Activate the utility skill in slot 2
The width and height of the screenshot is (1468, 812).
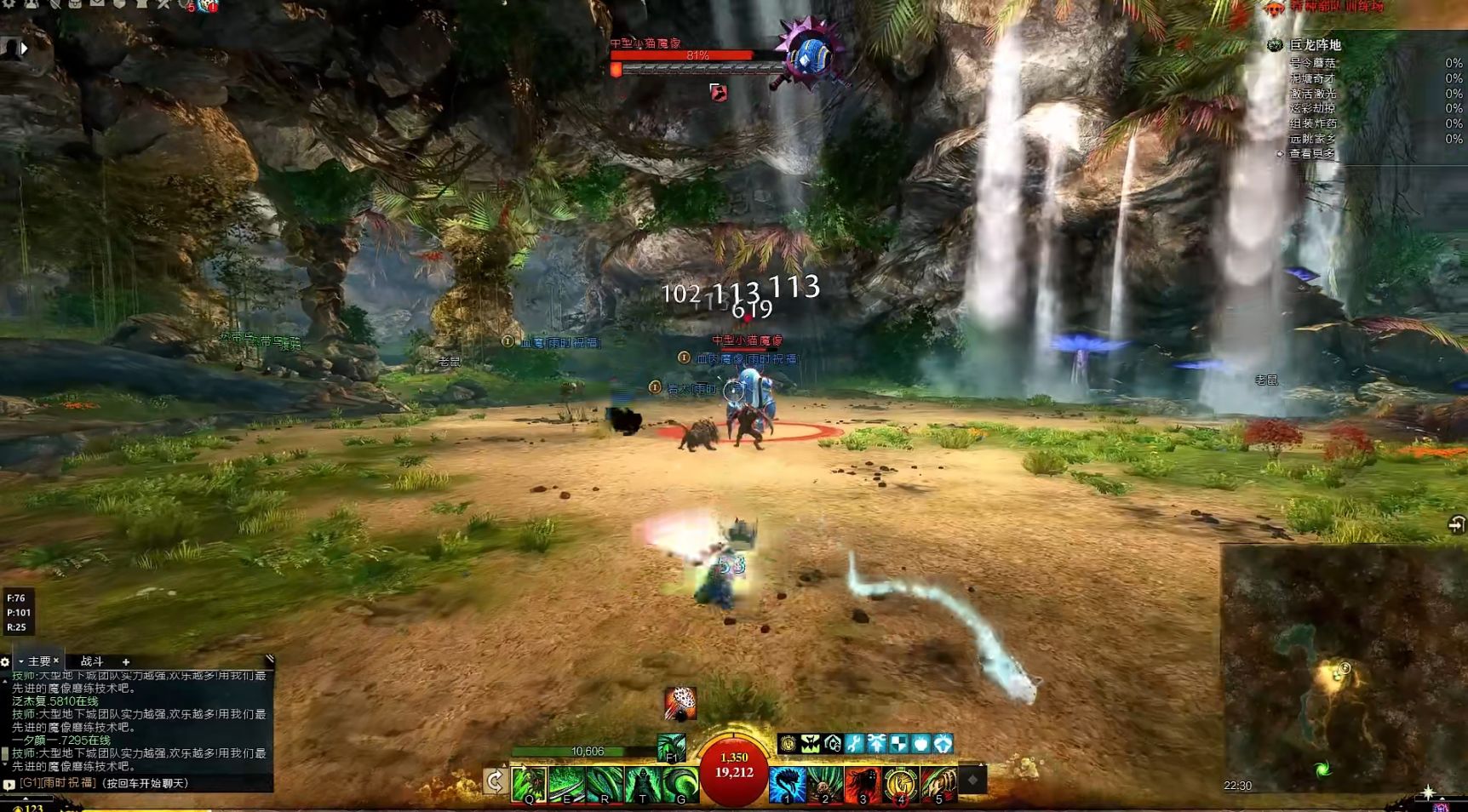click(825, 784)
